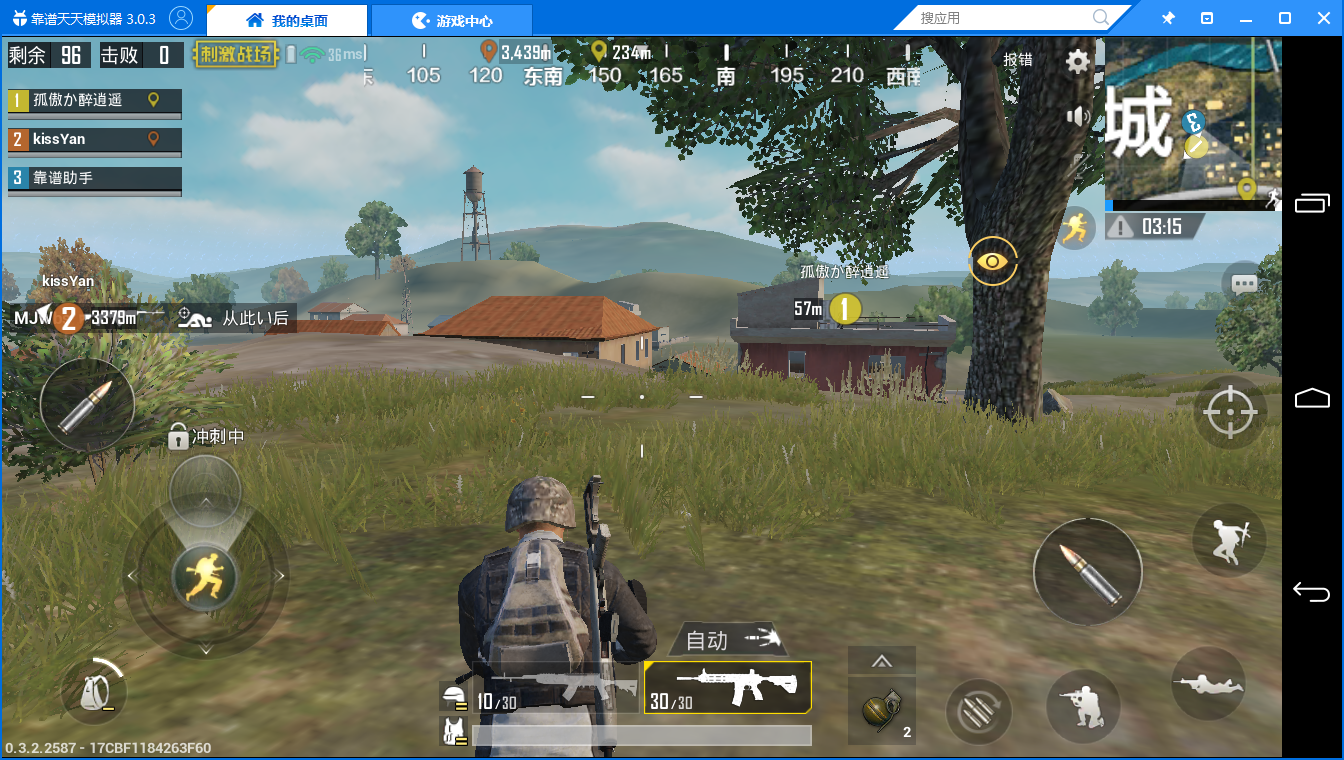
Task: Toggle the eye free-look button
Action: pos(992,261)
